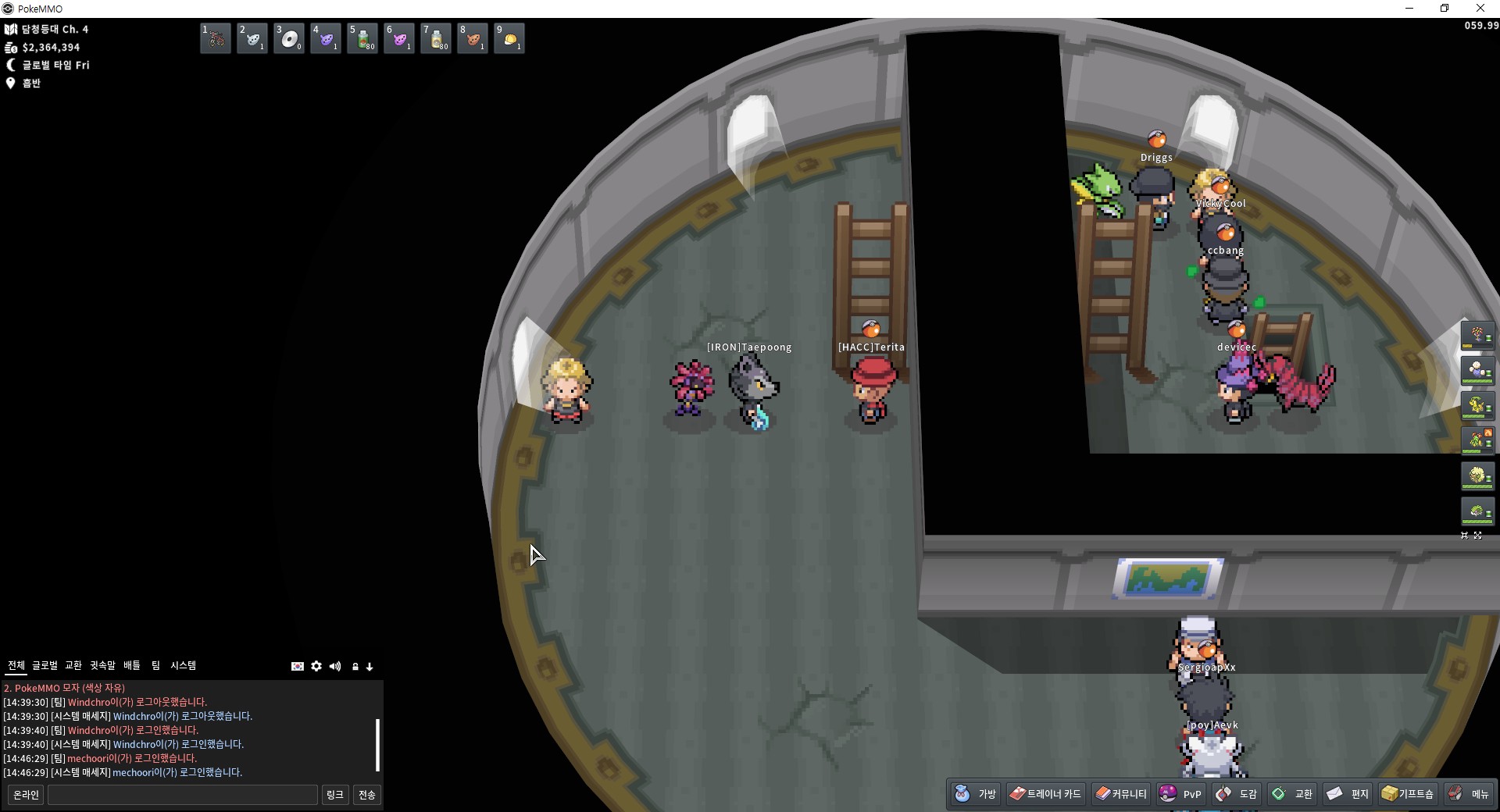
Task: Switch chat to the 귓속말 whisper tab
Action: pyautogui.click(x=102, y=665)
